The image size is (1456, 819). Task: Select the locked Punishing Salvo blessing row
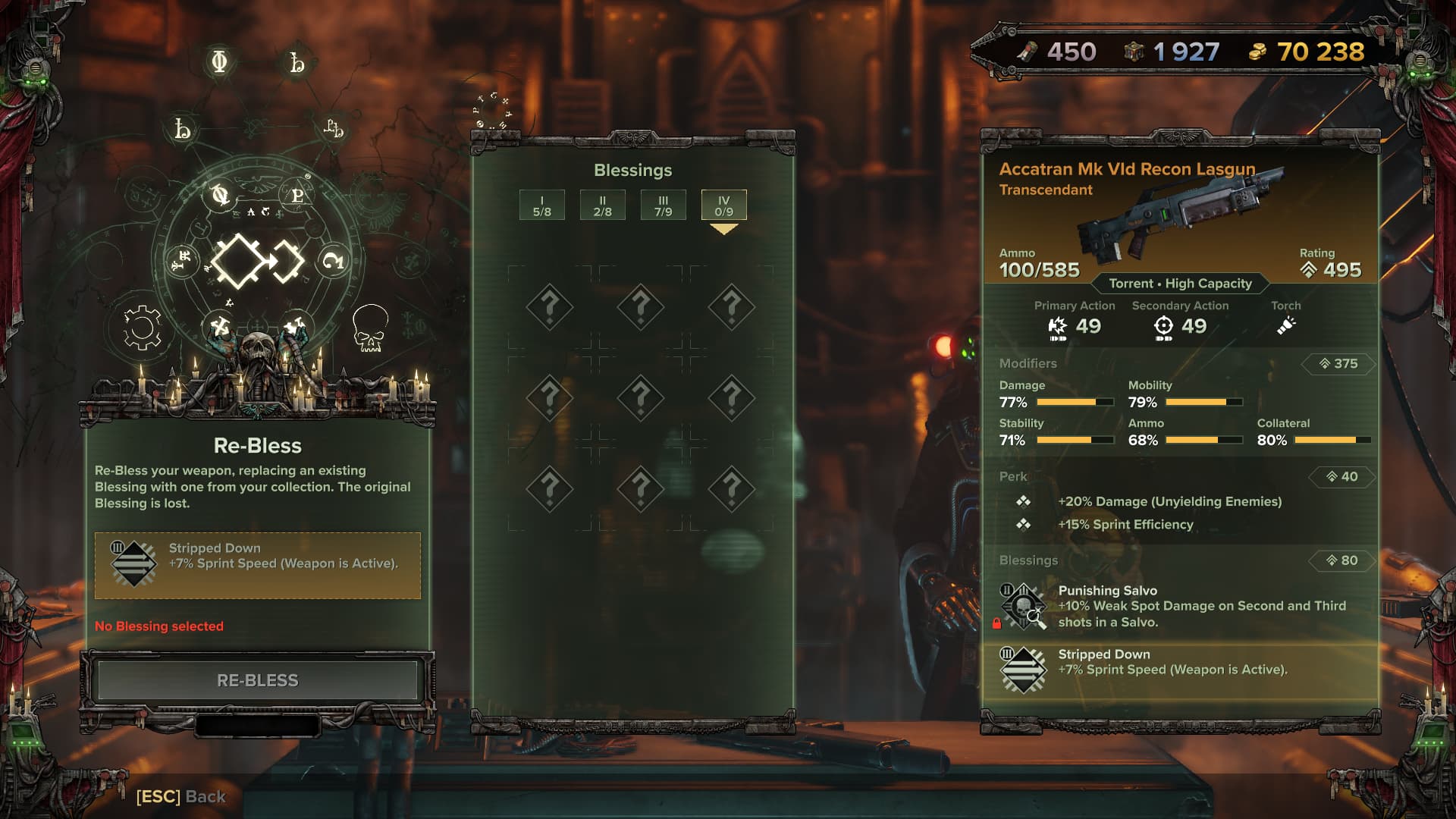1179,606
